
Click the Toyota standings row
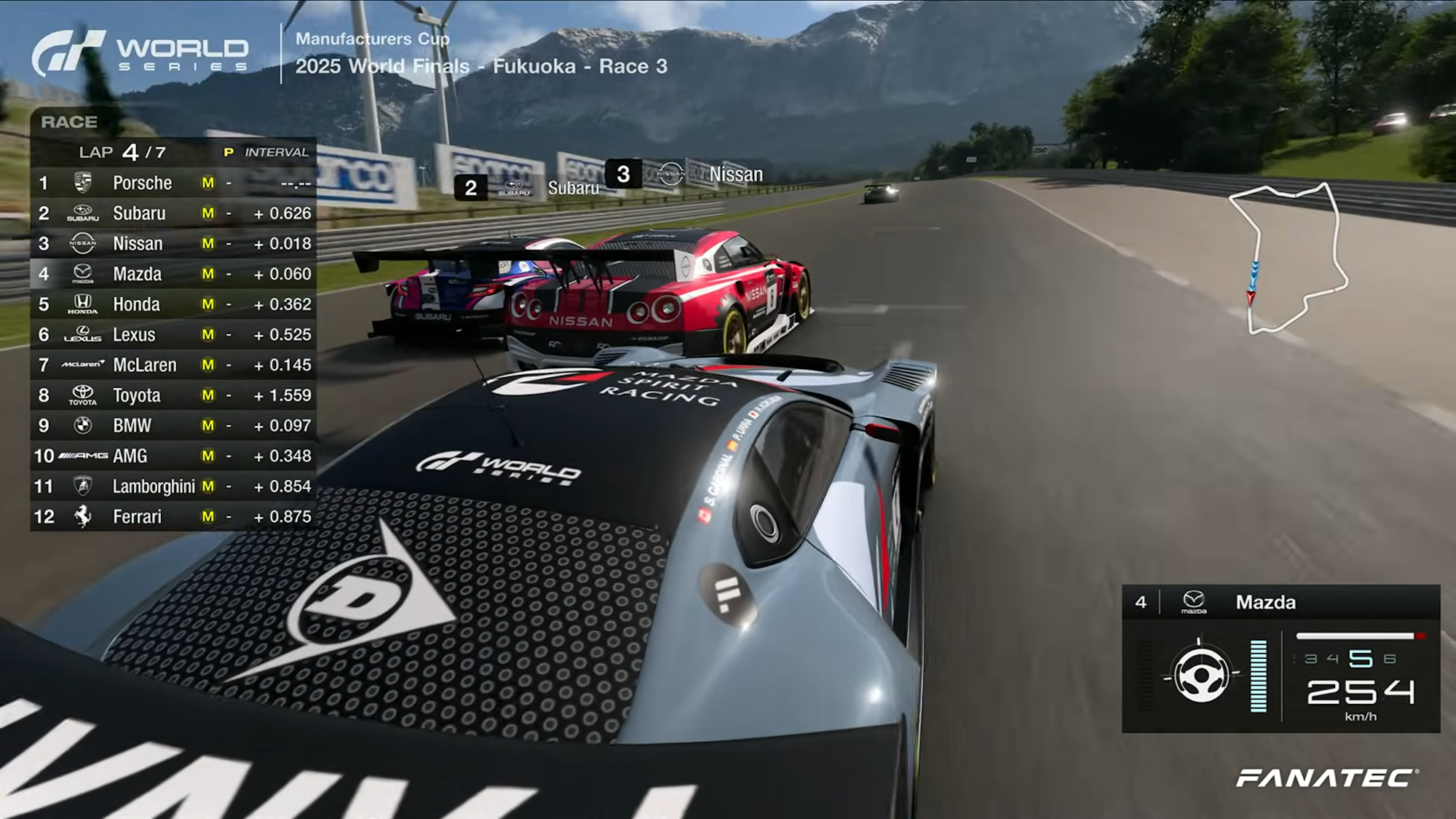click(173, 395)
